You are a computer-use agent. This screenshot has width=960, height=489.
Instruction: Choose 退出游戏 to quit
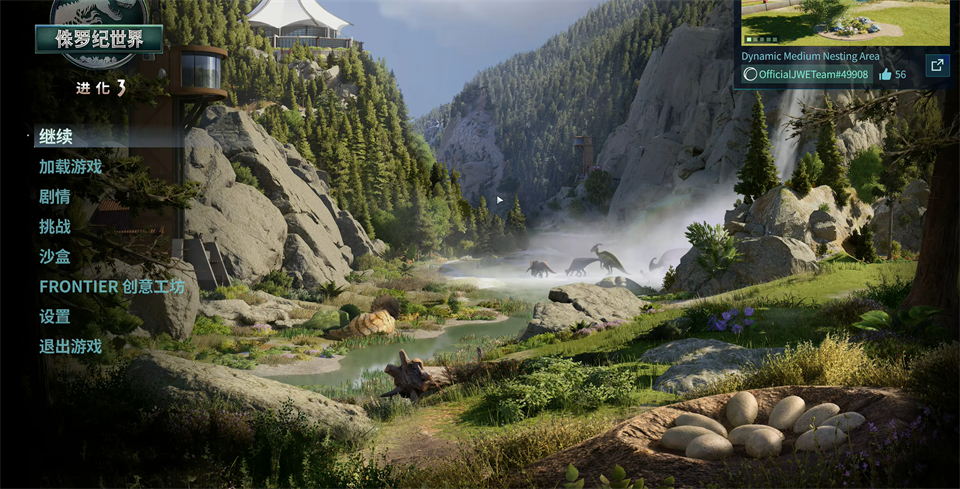tap(70, 347)
